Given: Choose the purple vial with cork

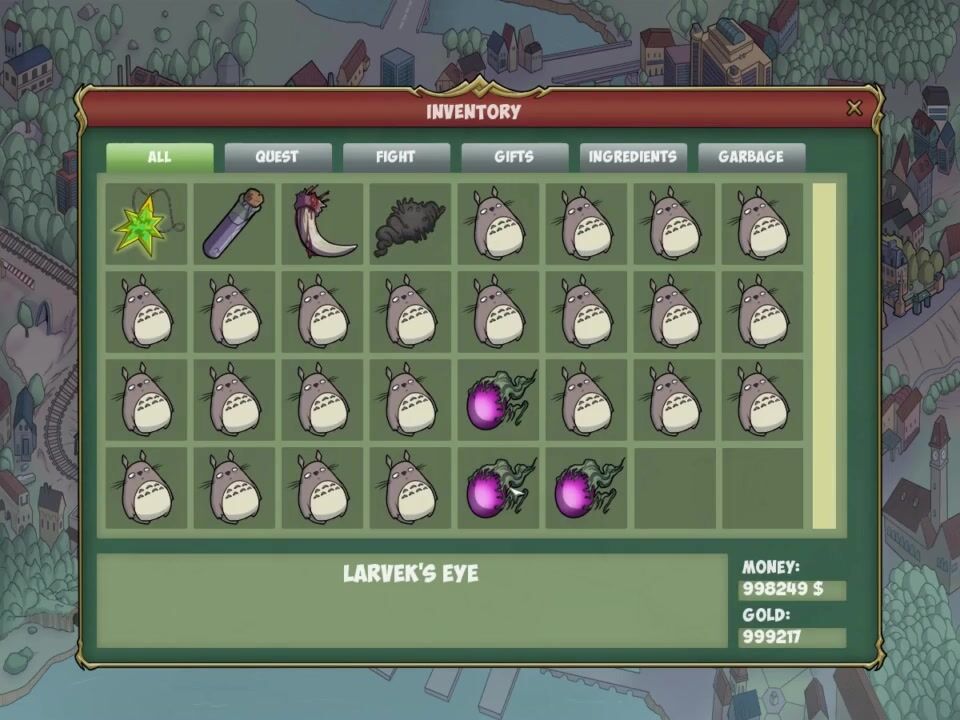Looking at the screenshot, I should 234,224.
